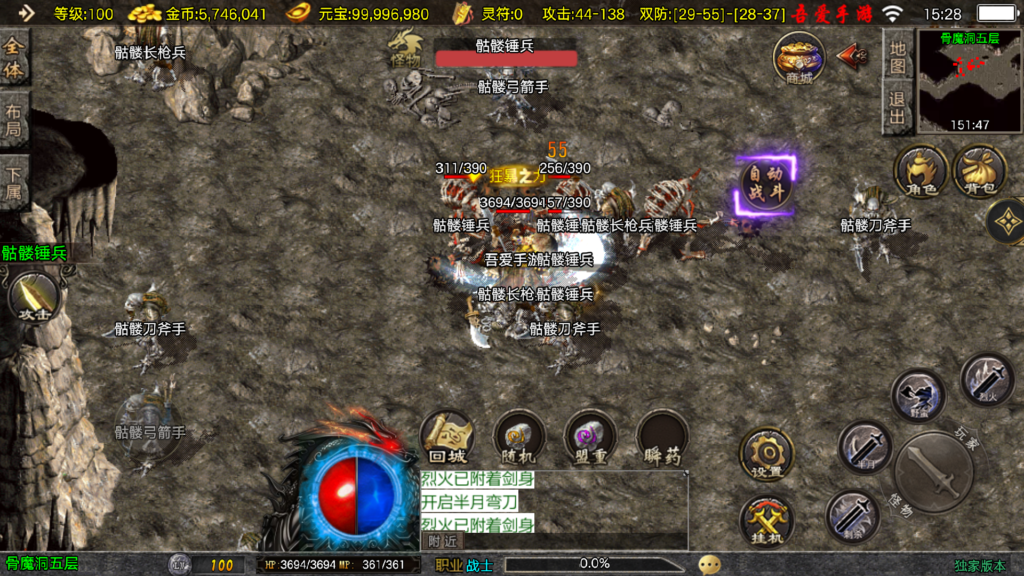The width and height of the screenshot is (1024, 576).
Task: Activate the 野蛮 charge skill
Action: tap(918, 395)
